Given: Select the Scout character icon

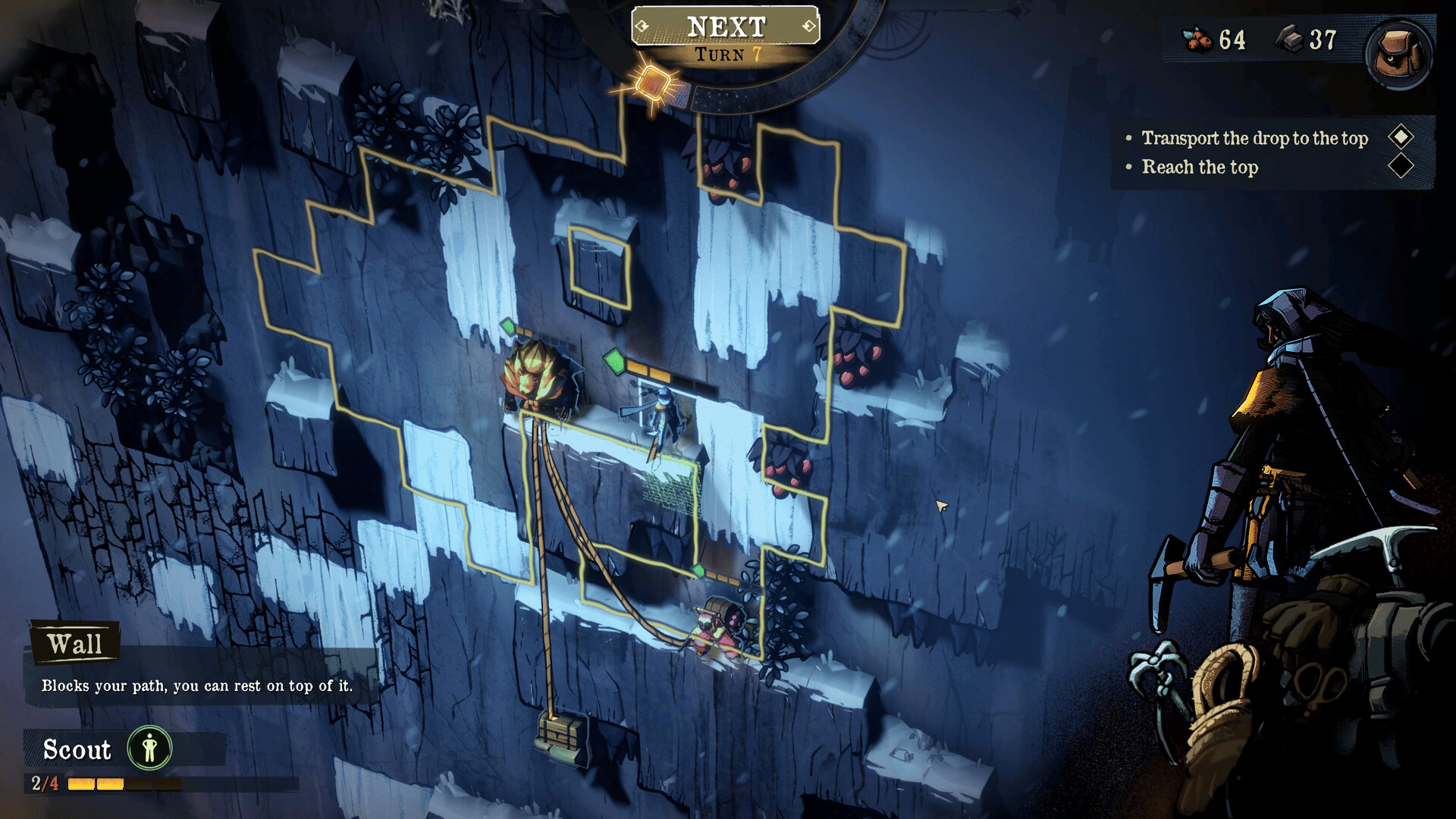Looking at the screenshot, I should click(x=149, y=748).
